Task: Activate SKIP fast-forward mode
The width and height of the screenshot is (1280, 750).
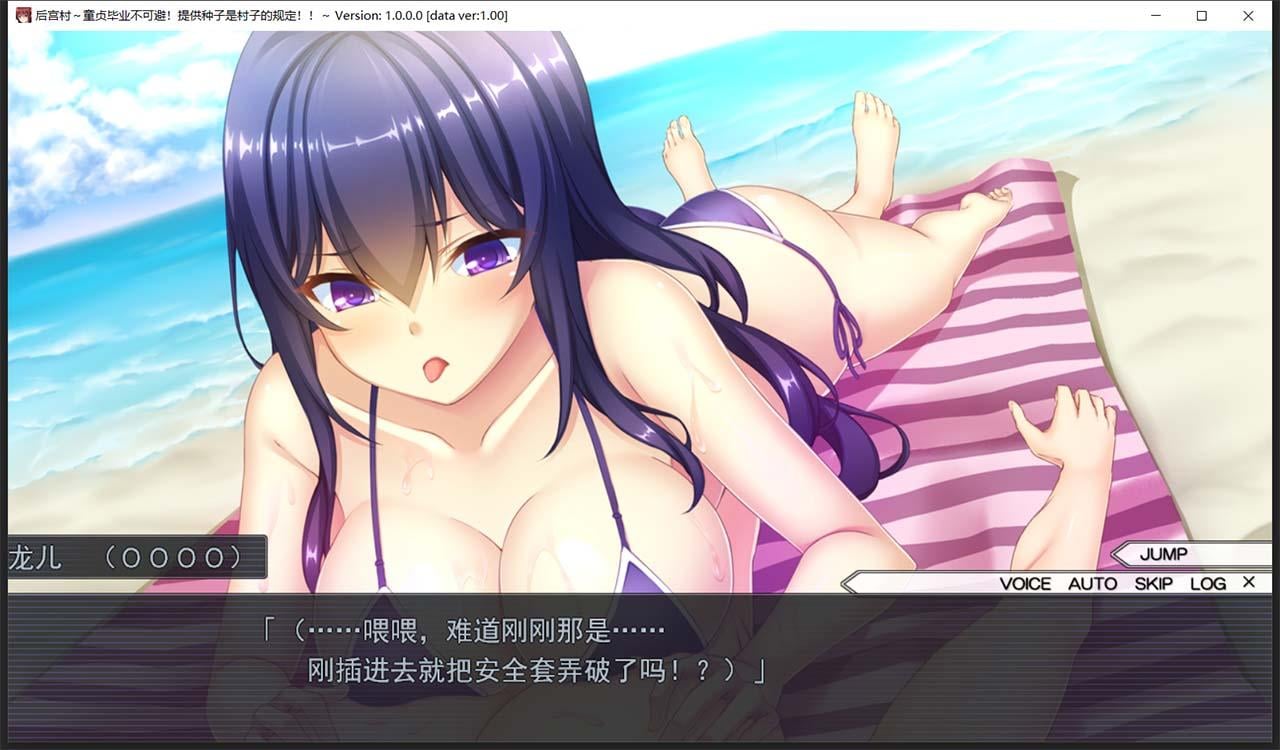Action: 1153,583
